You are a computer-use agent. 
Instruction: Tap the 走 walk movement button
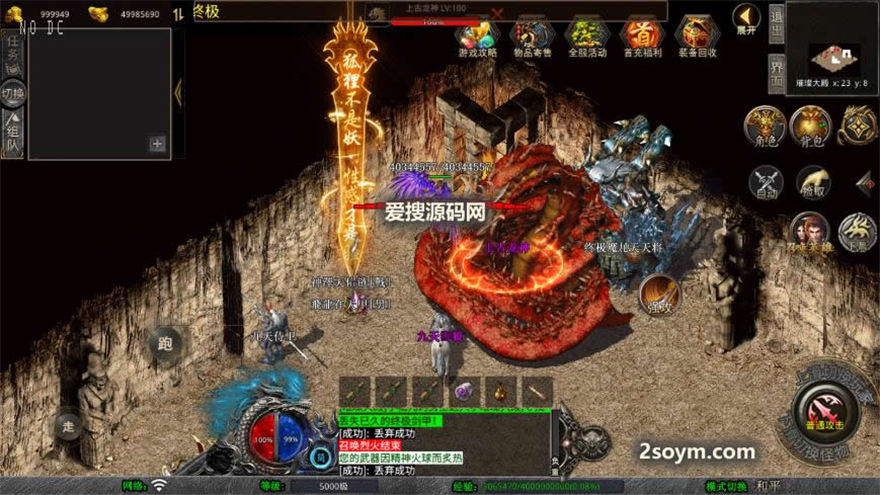pyautogui.click(x=68, y=424)
